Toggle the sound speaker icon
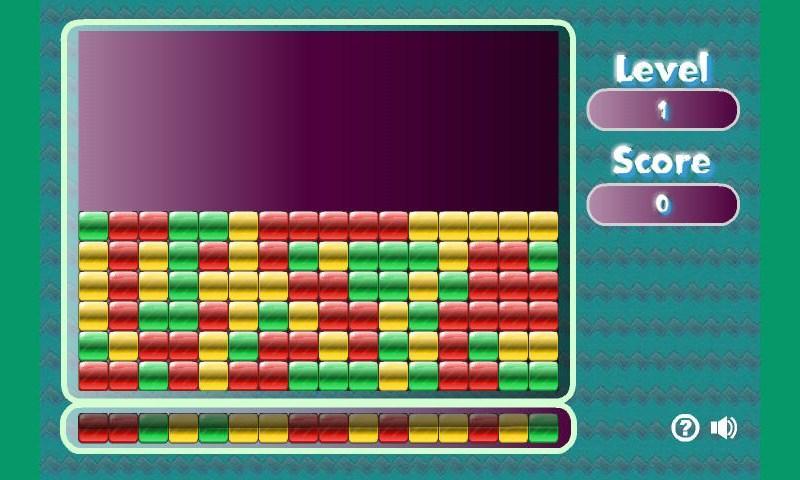Screen dimensions: 800x480 [x=723, y=428]
